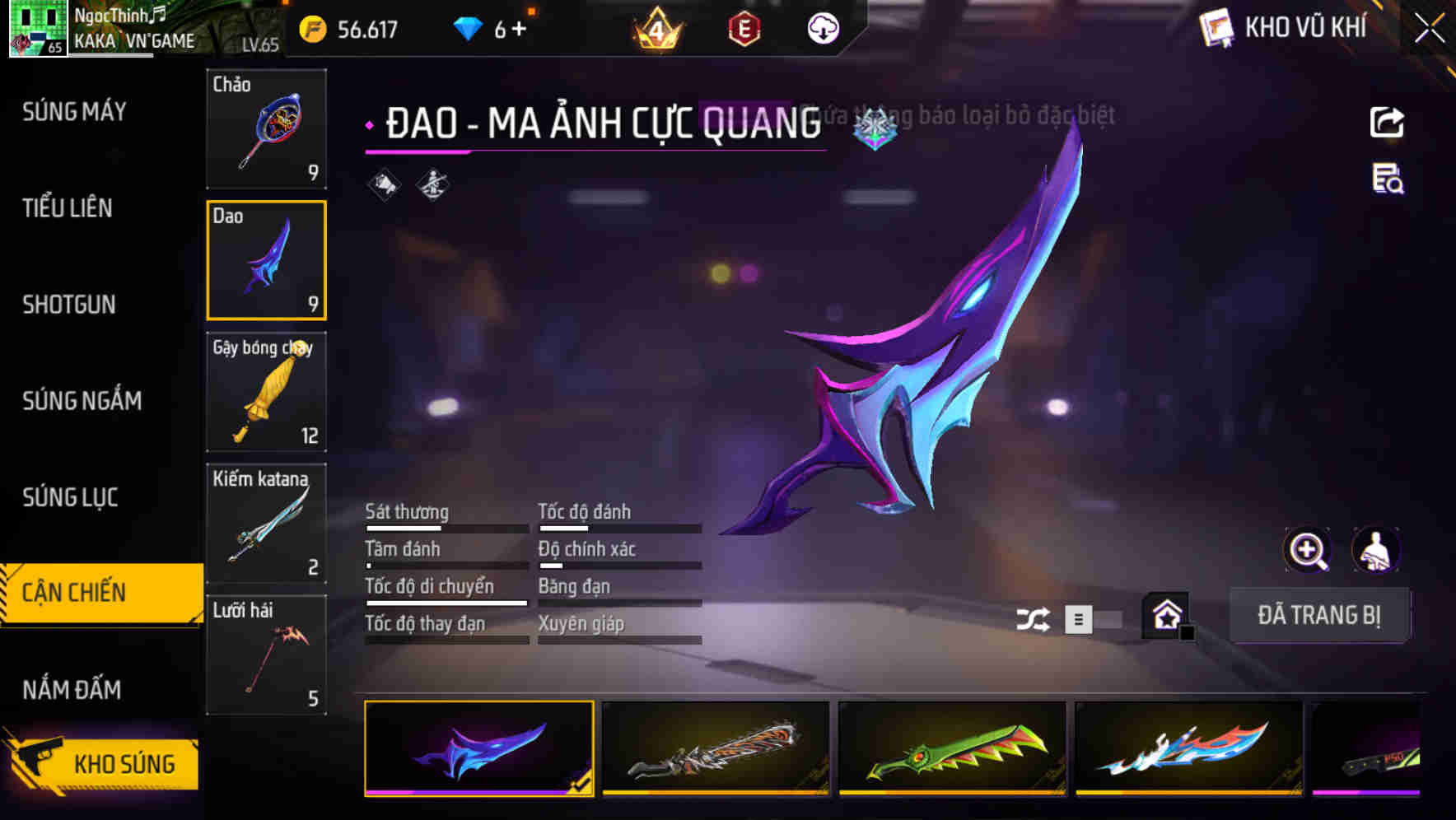Share the Đao - Ma Ảnh Cực Quang skin
Viewport: 1456px width, 820px height.
click(1388, 122)
